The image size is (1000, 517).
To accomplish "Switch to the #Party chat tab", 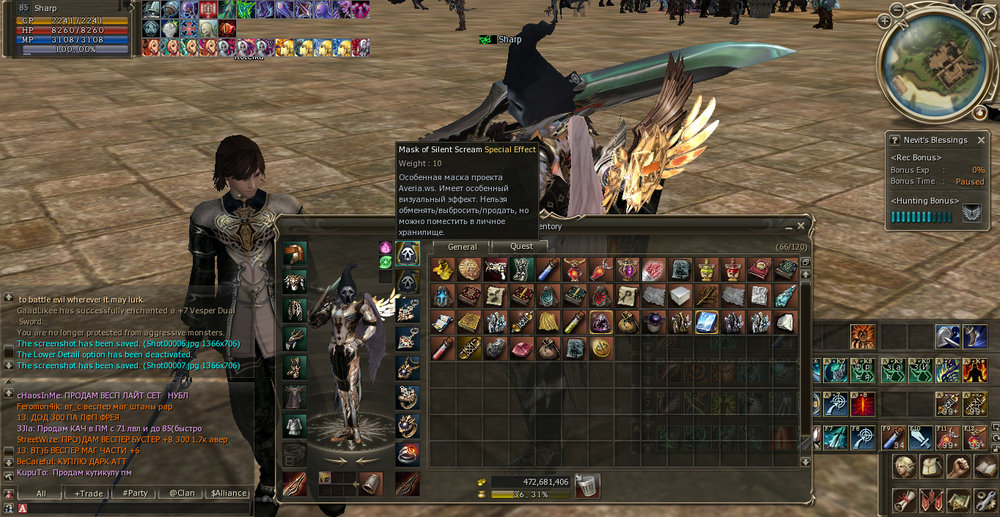I will point(135,493).
